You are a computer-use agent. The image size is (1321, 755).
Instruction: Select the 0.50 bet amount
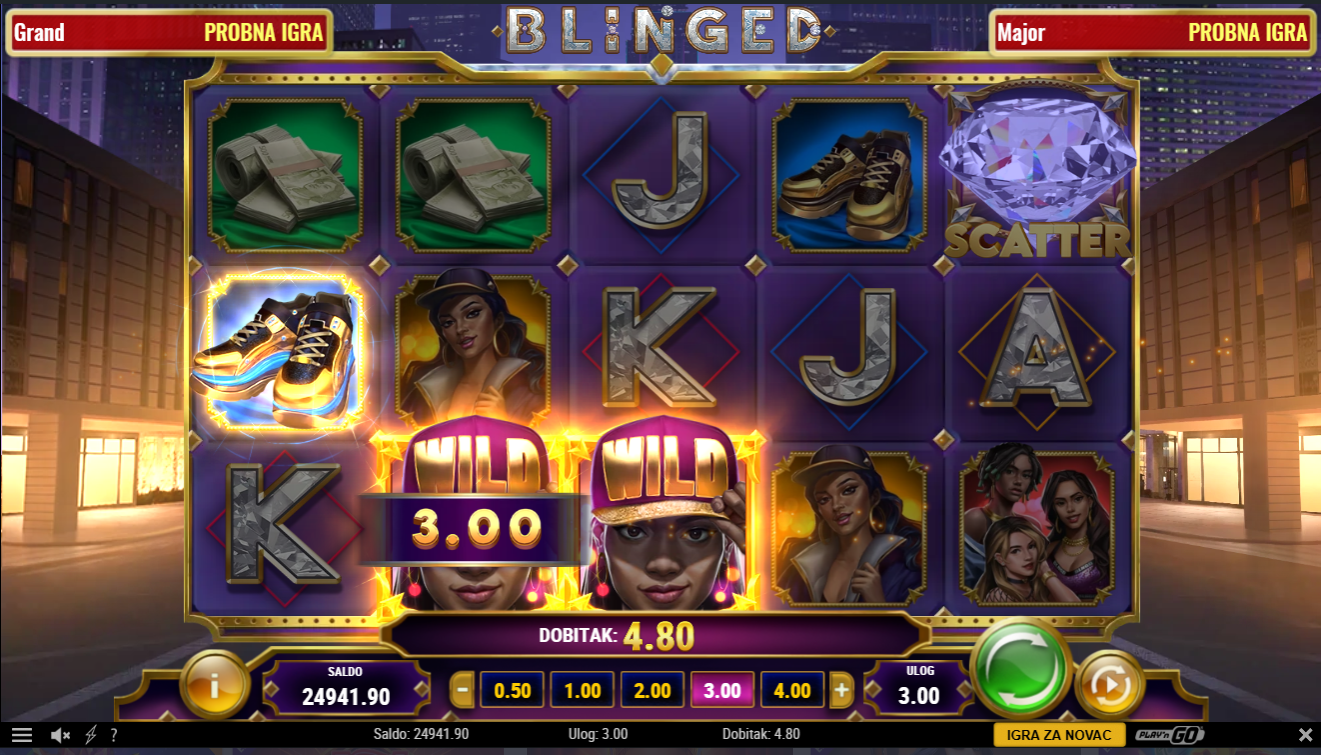pos(512,690)
